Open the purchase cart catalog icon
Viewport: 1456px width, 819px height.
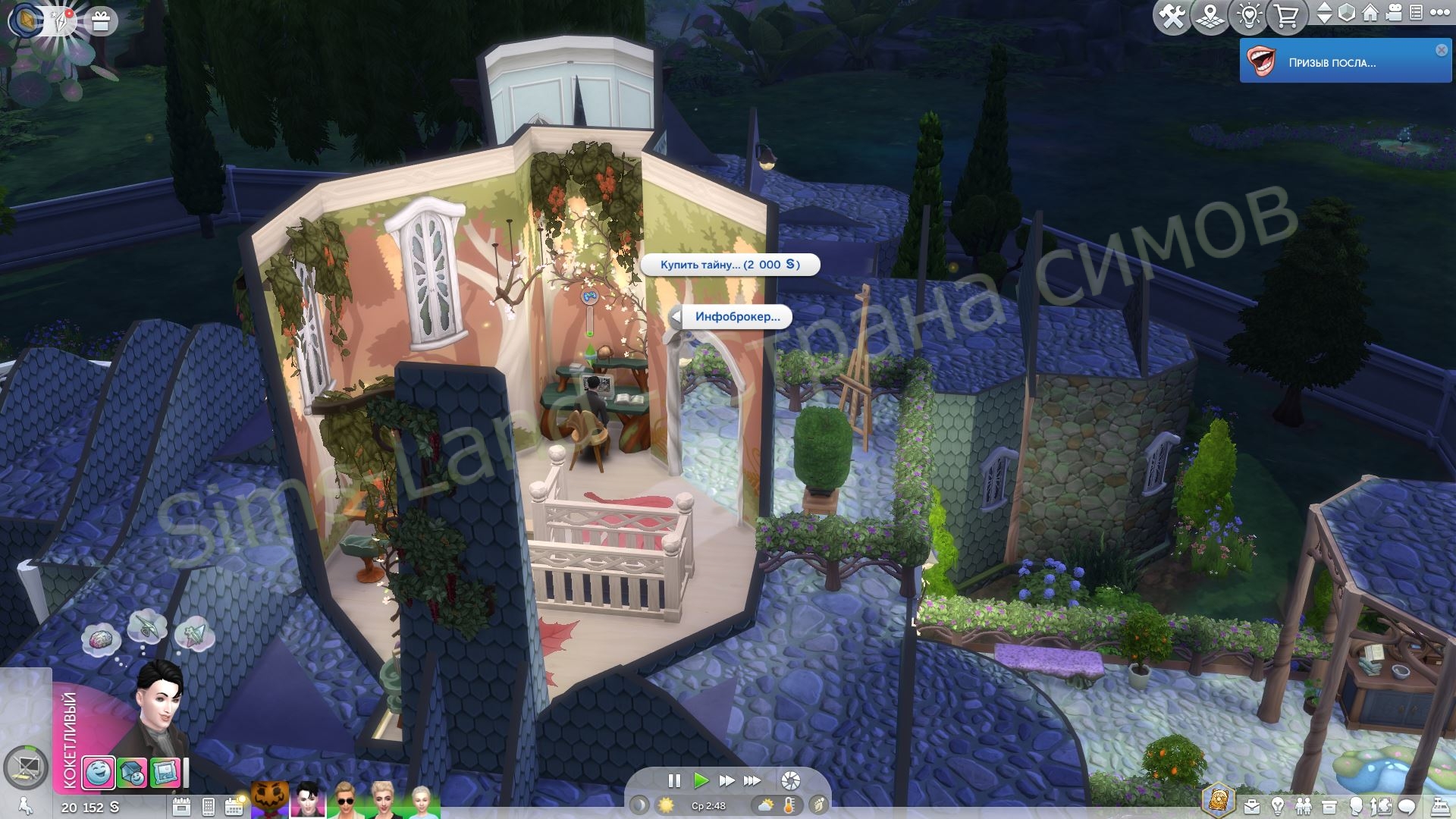coord(1286,14)
